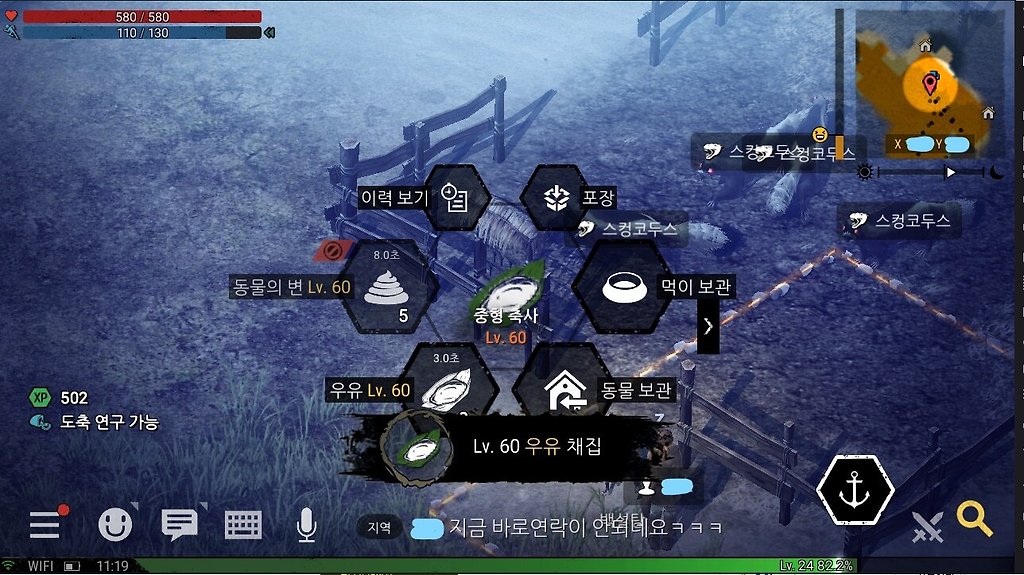Toggle the crossed swords combat mode
The width and height of the screenshot is (1024, 575).
(x=928, y=526)
